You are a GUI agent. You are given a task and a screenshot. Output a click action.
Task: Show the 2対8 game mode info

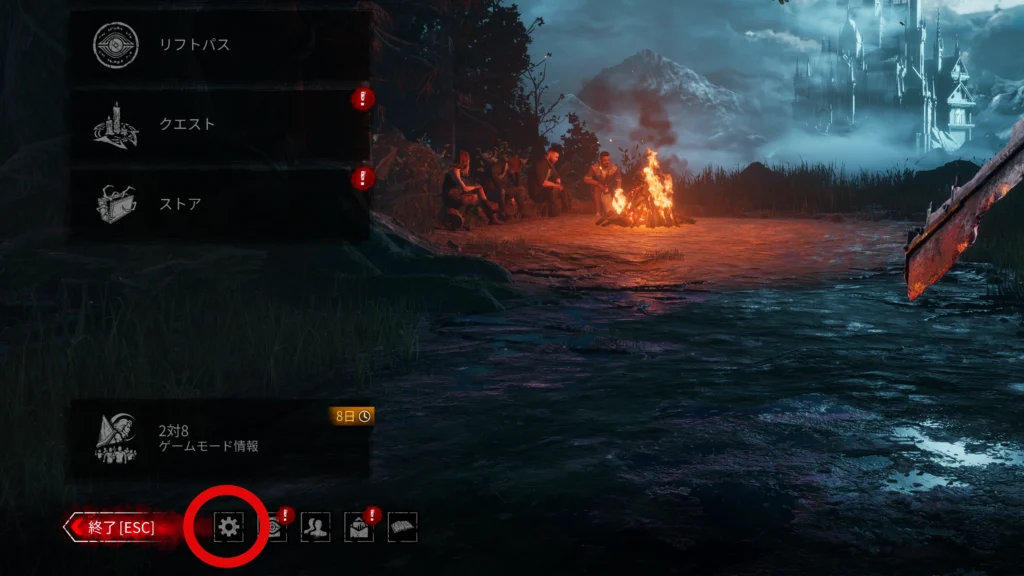point(220,438)
